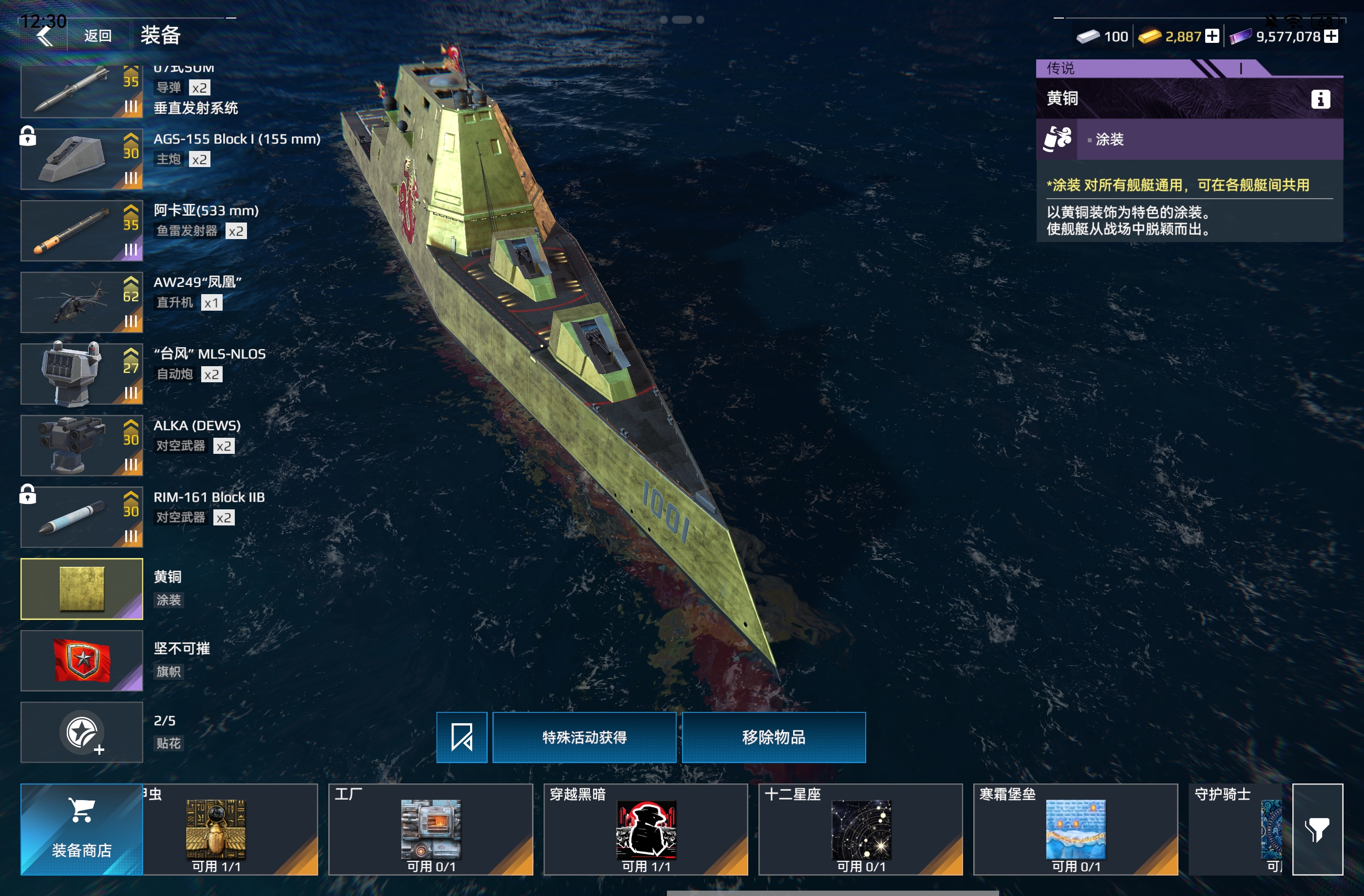
Task: Open the 坚不可摧 flag slot
Action: [x=81, y=660]
